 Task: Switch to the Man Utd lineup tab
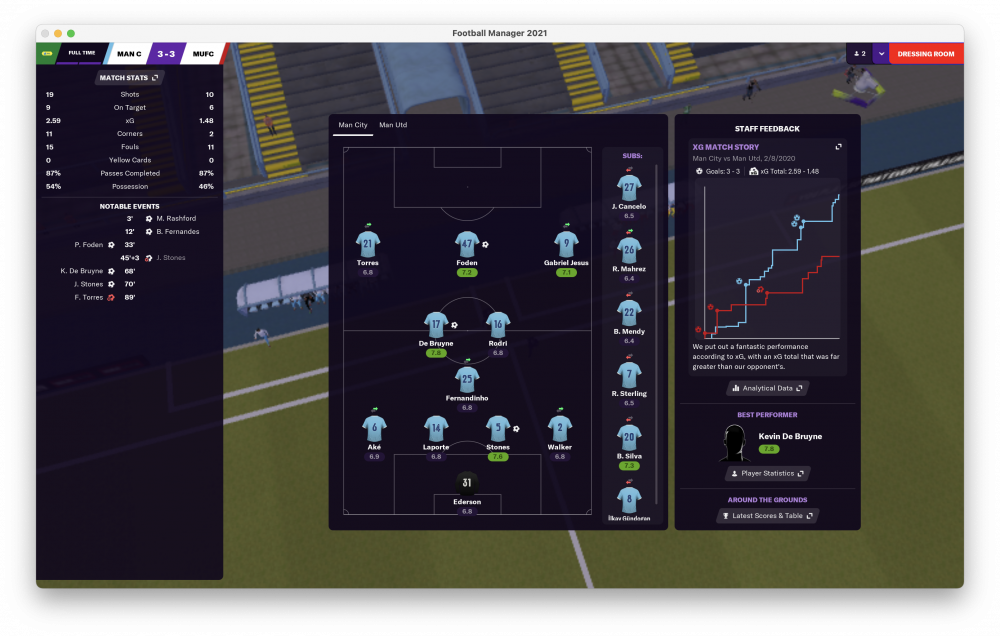(x=393, y=125)
